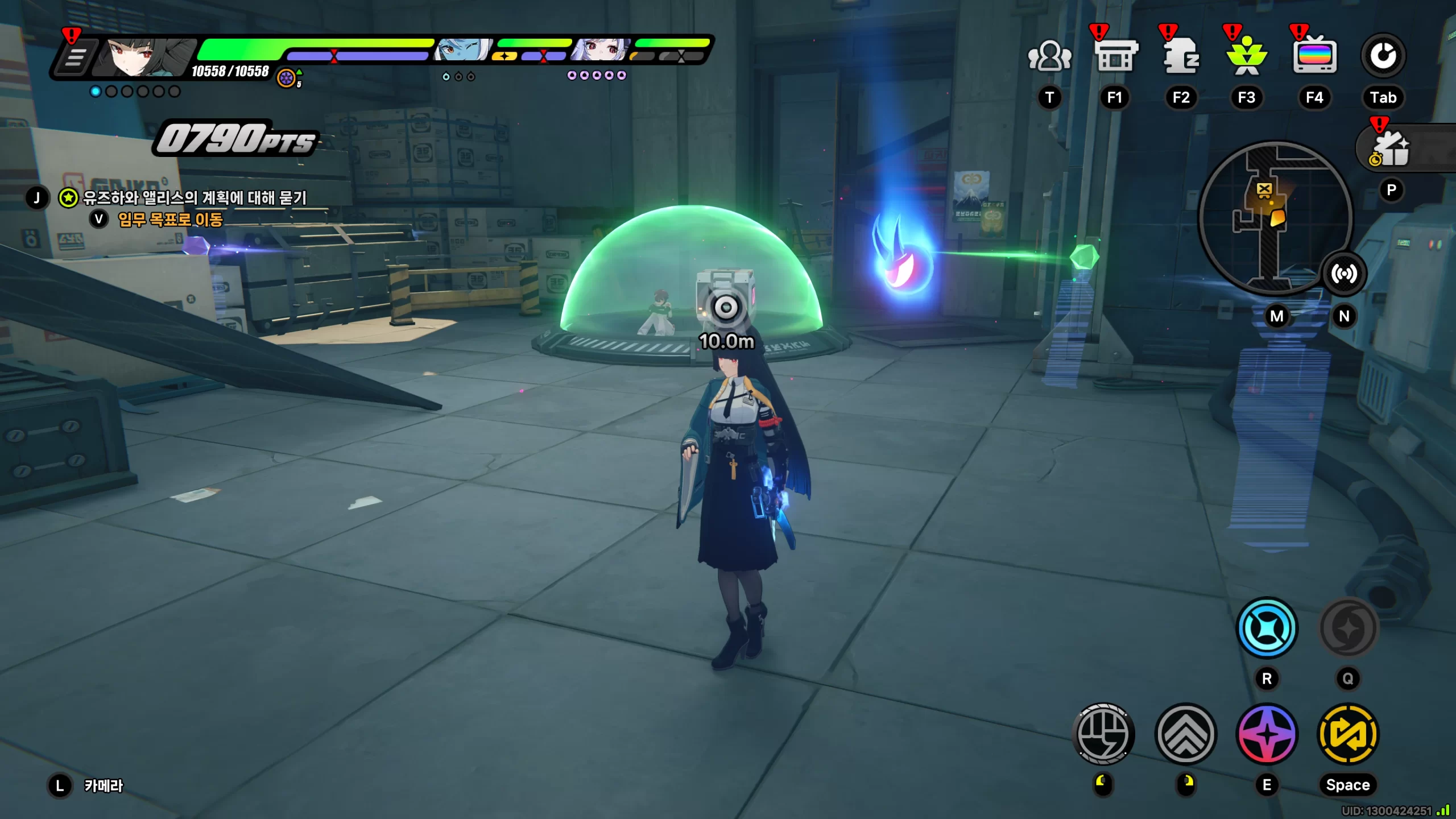Switch to the white-haired agent portrait

click(x=600, y=50)
